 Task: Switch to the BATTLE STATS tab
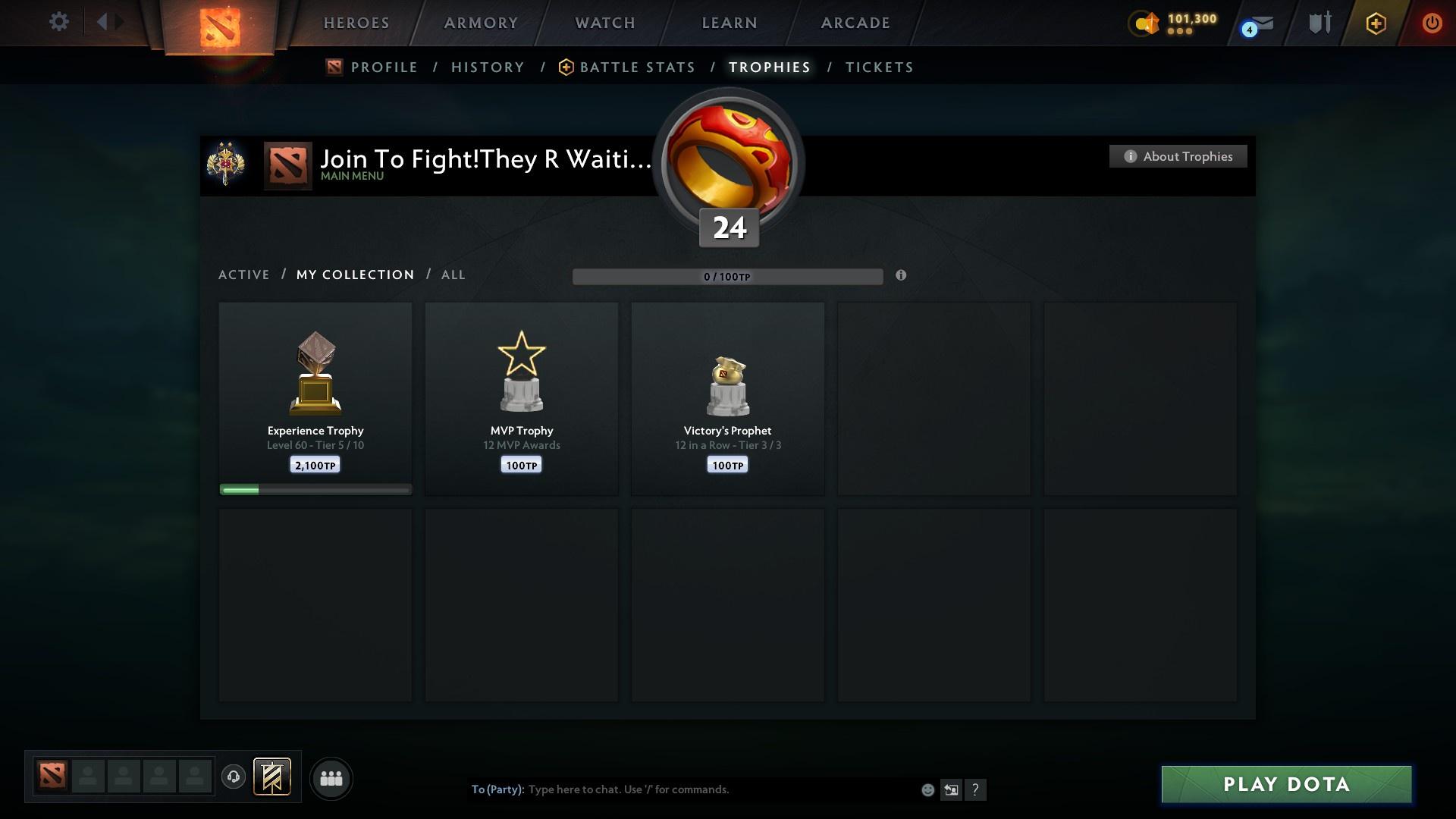(x=637, y=67)
